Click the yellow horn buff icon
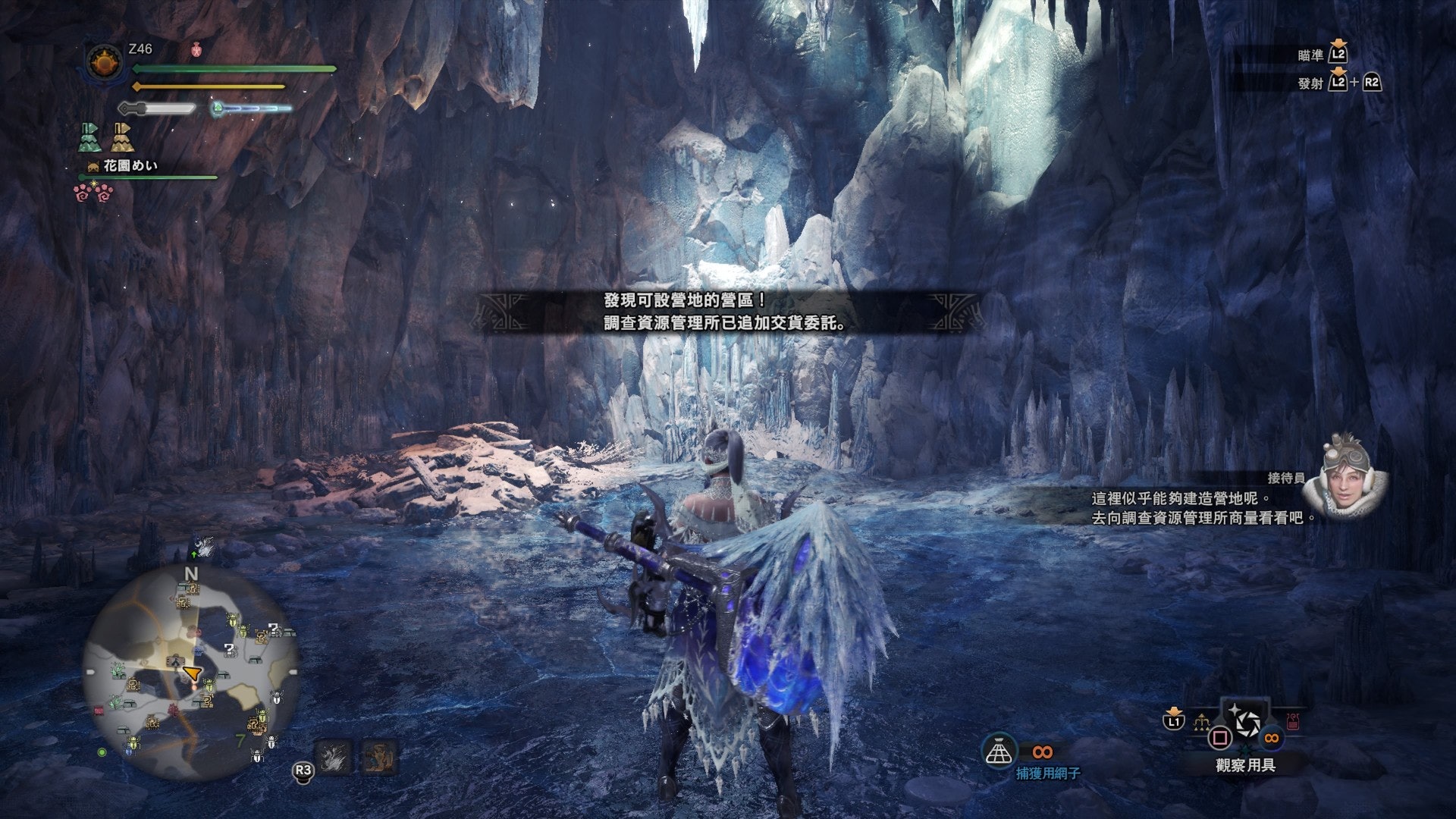 [x=122, y=138]
